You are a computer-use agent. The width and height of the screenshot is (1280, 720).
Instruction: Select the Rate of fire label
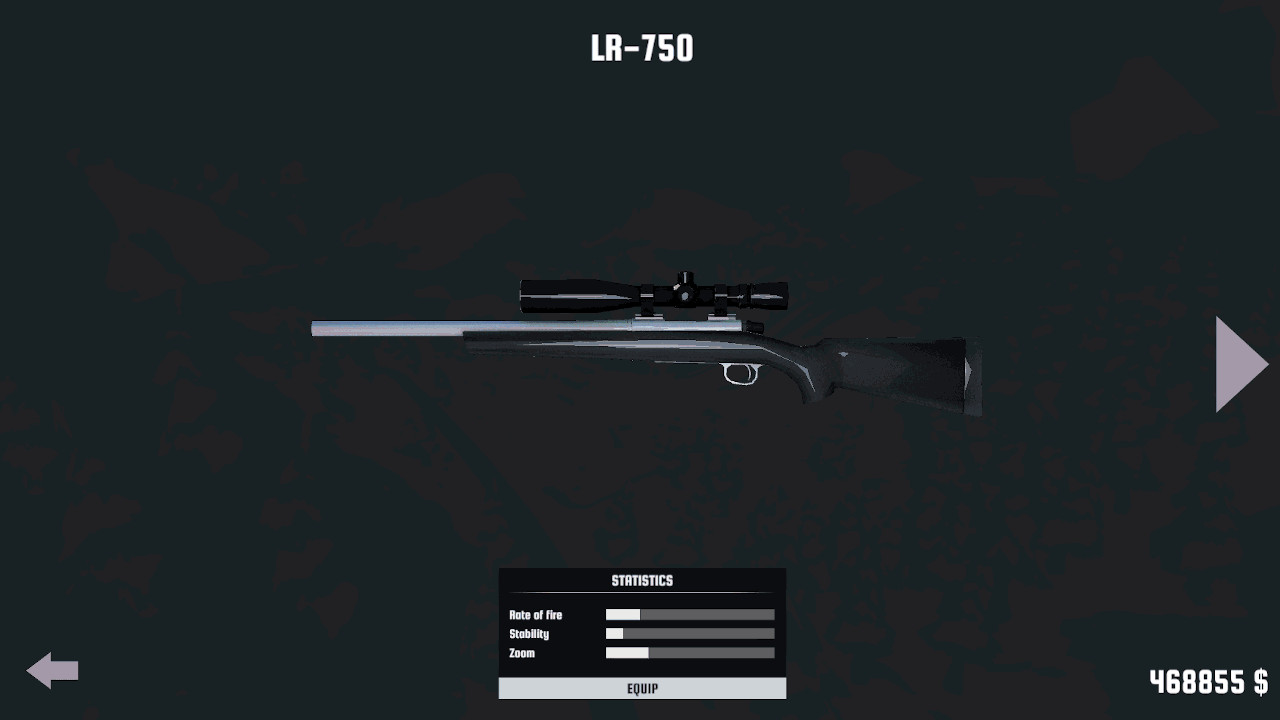pos(536,615)
